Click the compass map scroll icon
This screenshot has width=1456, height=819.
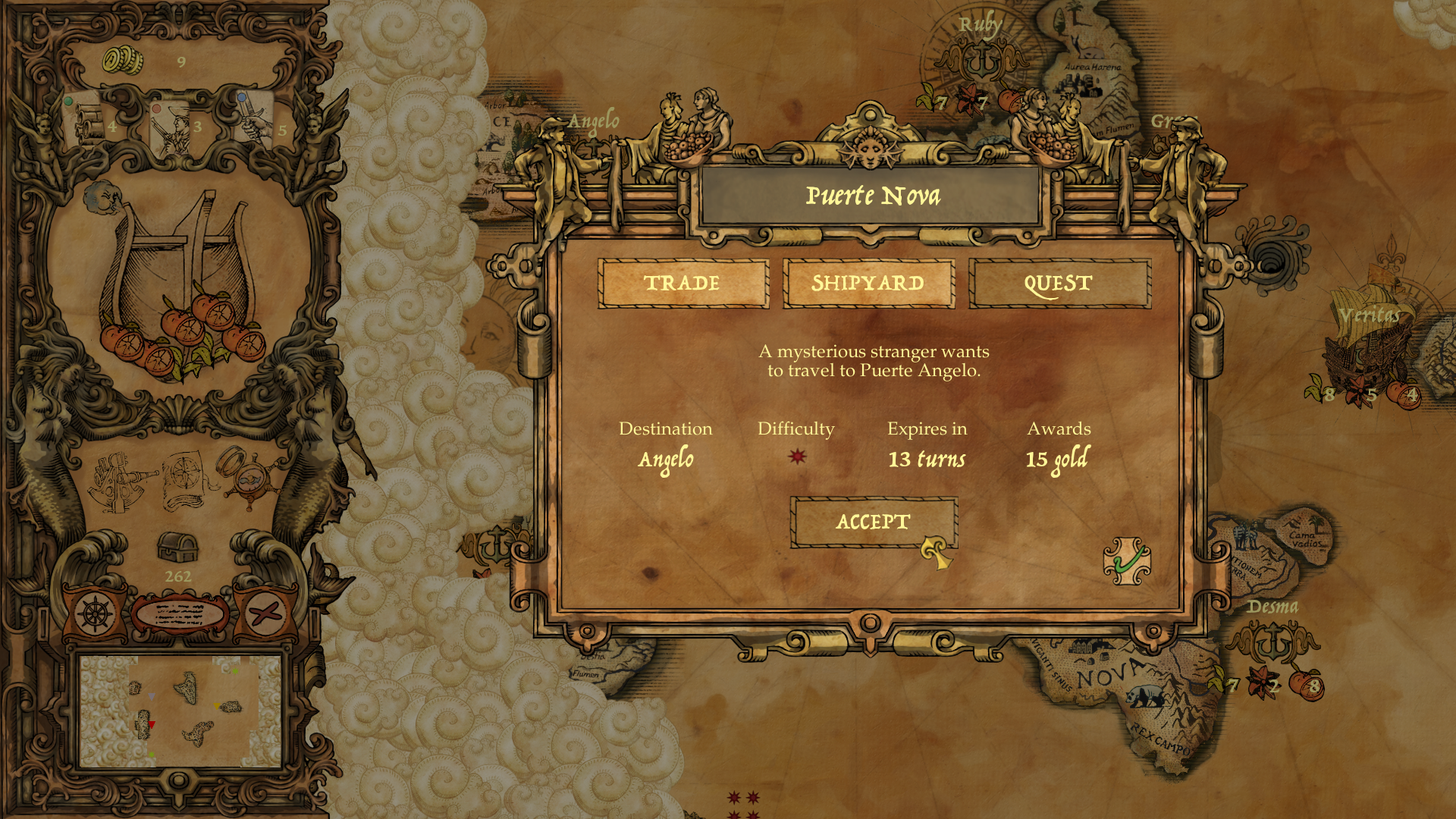(184, 480)
